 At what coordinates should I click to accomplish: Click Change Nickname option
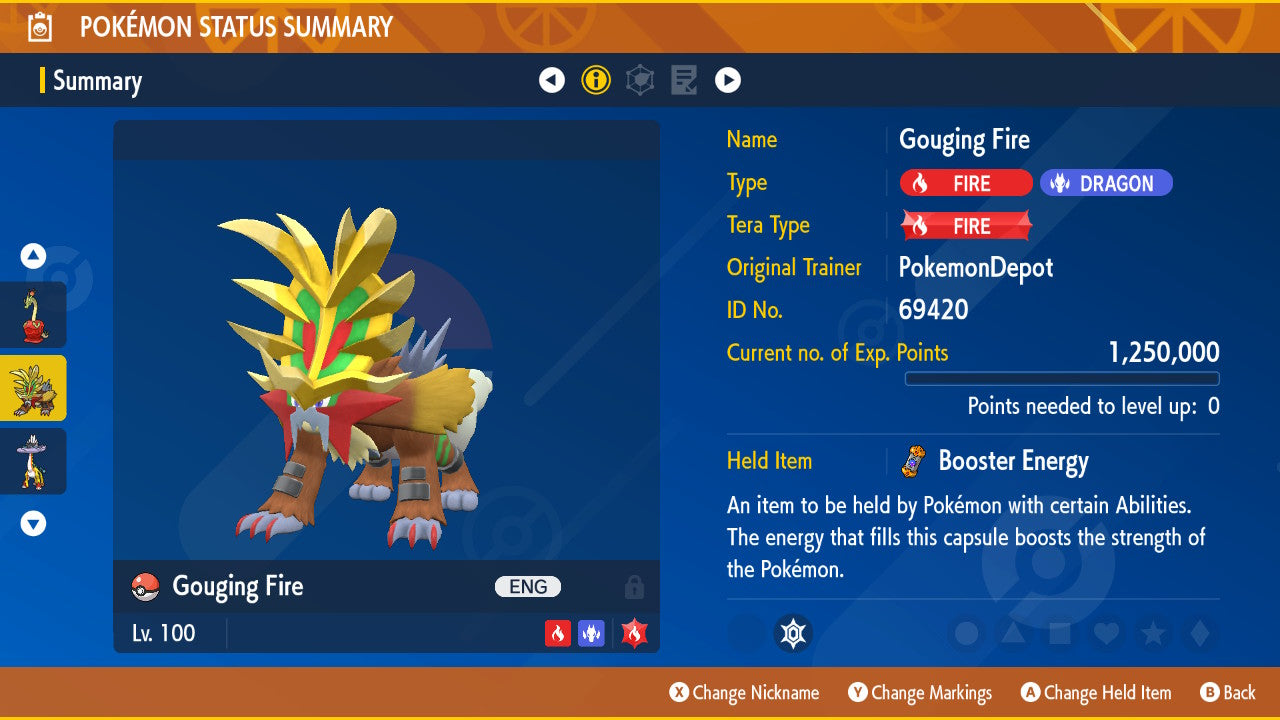coord(745,693)
